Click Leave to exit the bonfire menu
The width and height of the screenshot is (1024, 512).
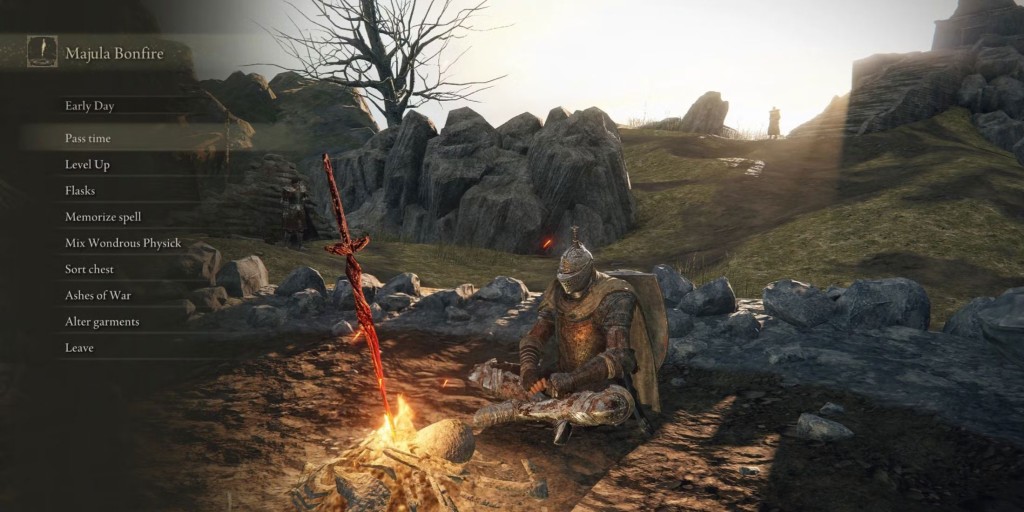pos(80,348)
